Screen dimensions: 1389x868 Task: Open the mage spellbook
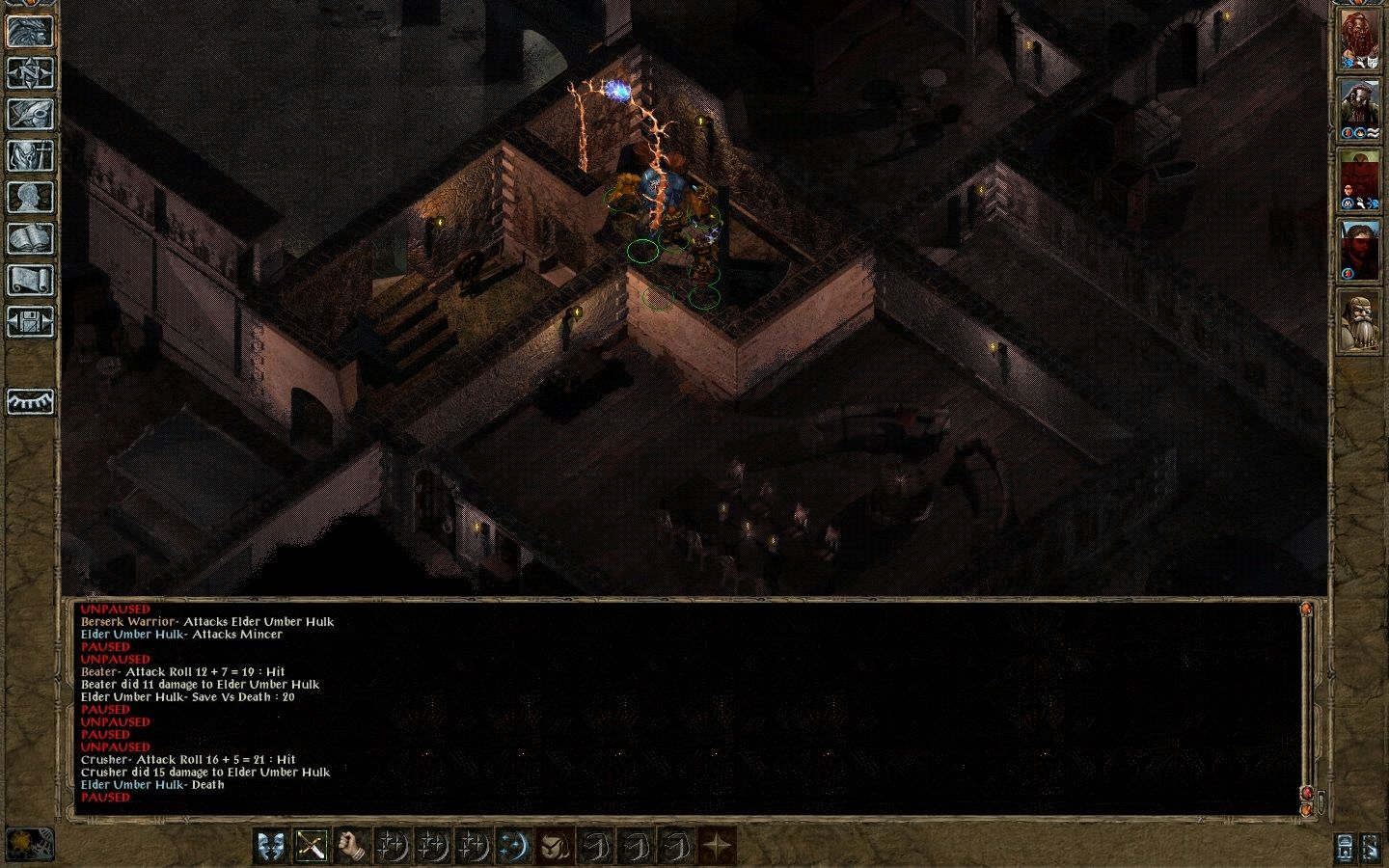[30, 239]
